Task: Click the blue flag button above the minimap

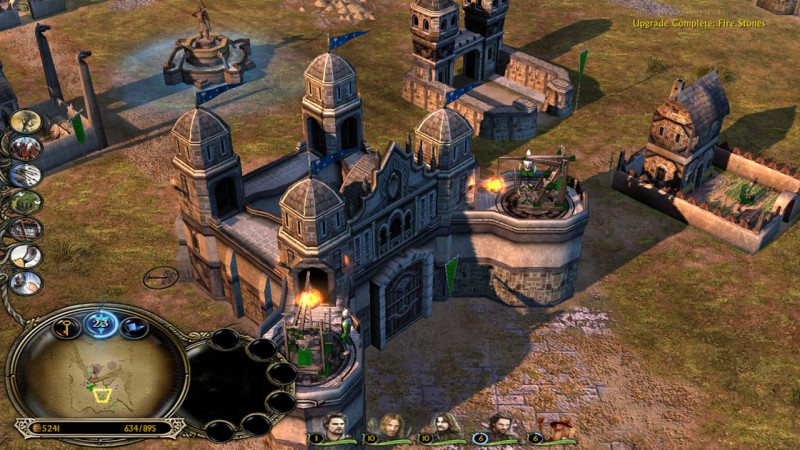Action: tap(134, 328)
